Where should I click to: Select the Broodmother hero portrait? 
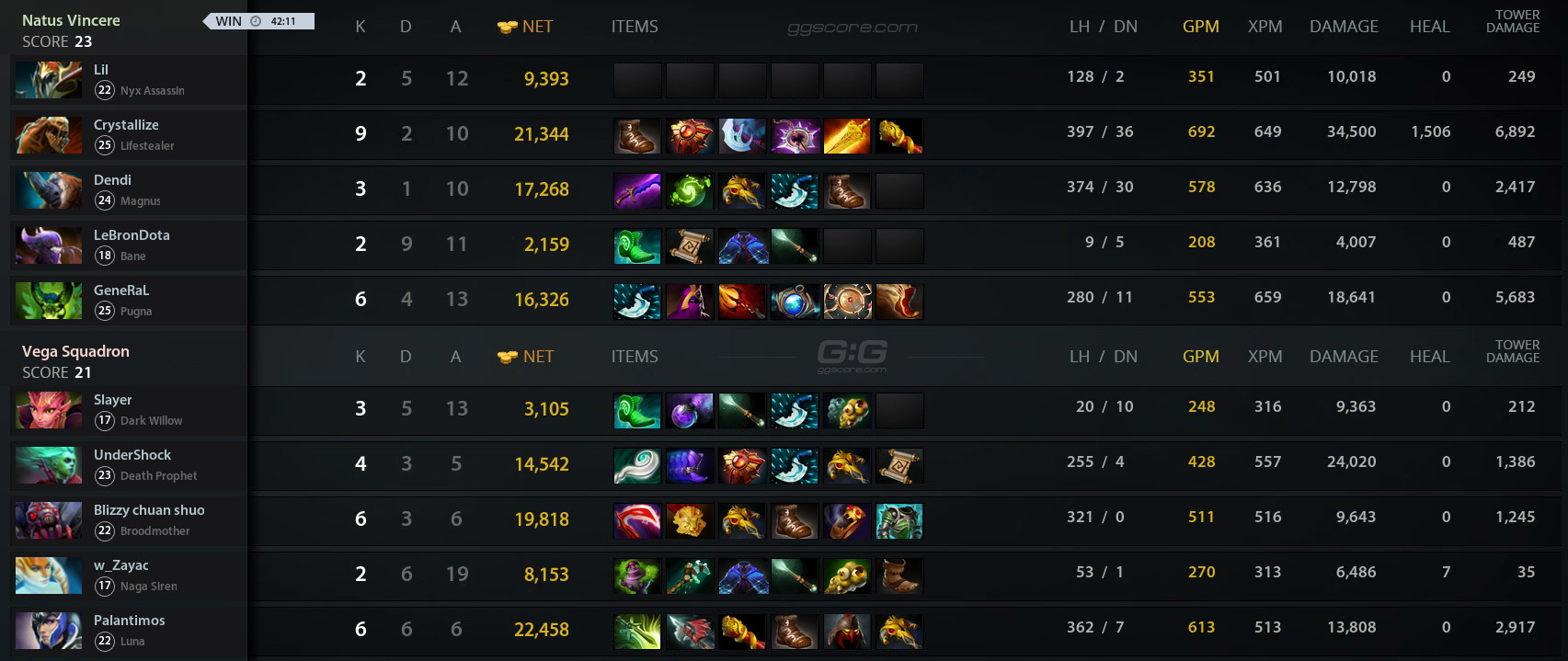49,520
